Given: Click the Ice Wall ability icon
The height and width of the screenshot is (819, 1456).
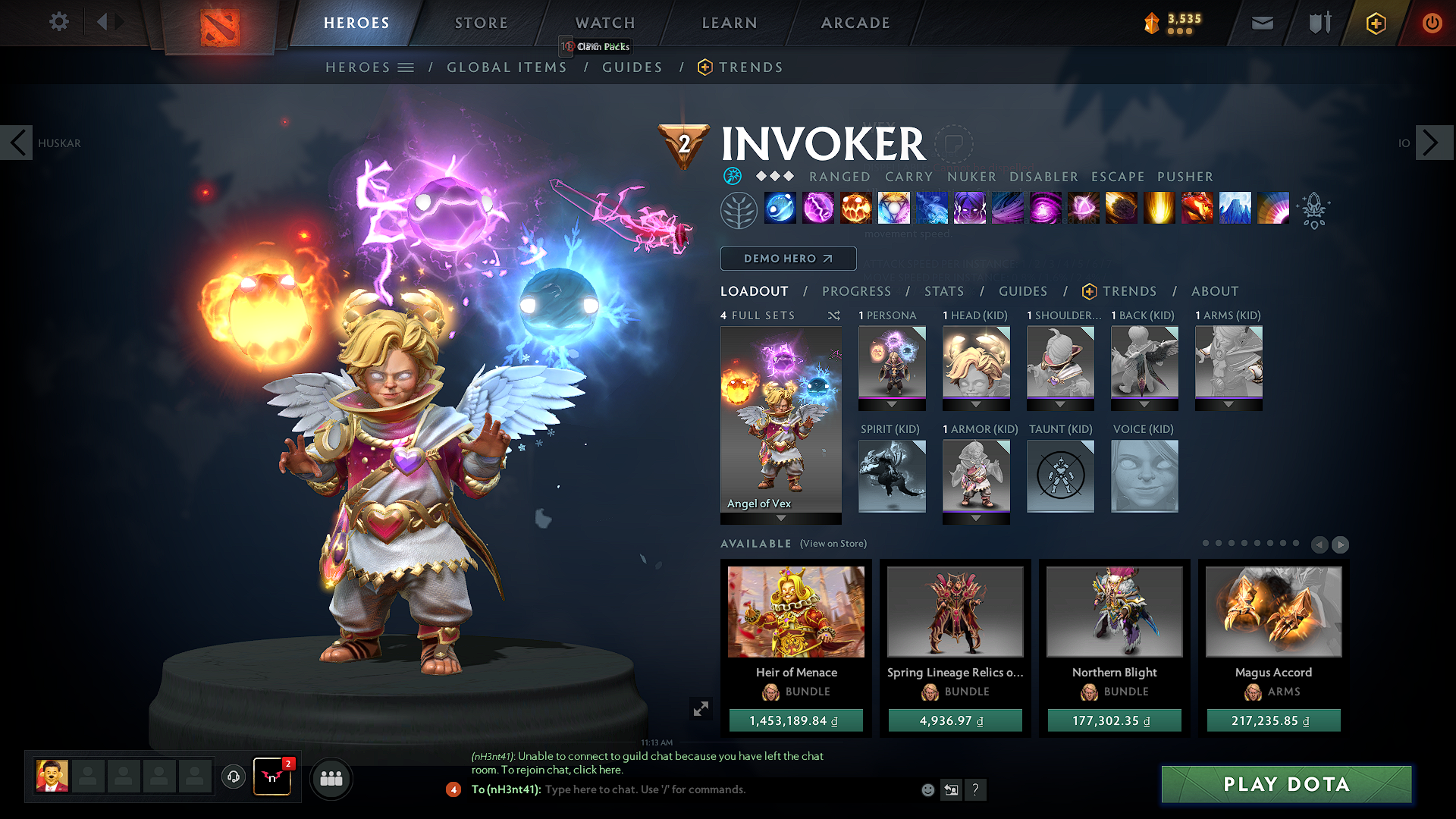Looking at the screenshot, I should click(x=1236, y=209).
